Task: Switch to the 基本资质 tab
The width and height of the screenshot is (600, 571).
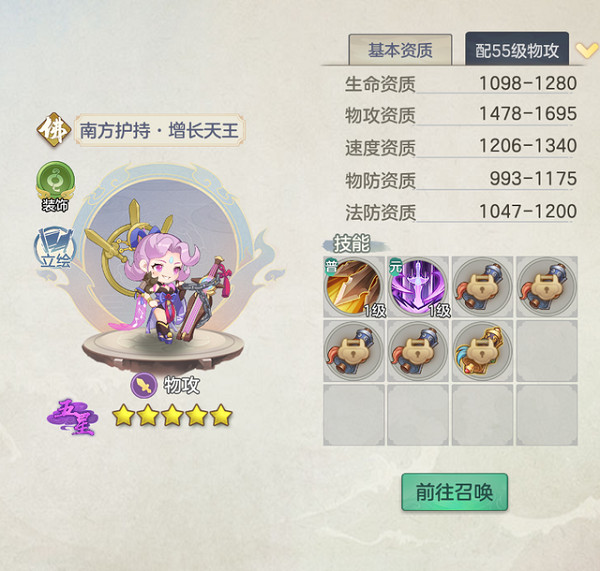Action: 400,50
